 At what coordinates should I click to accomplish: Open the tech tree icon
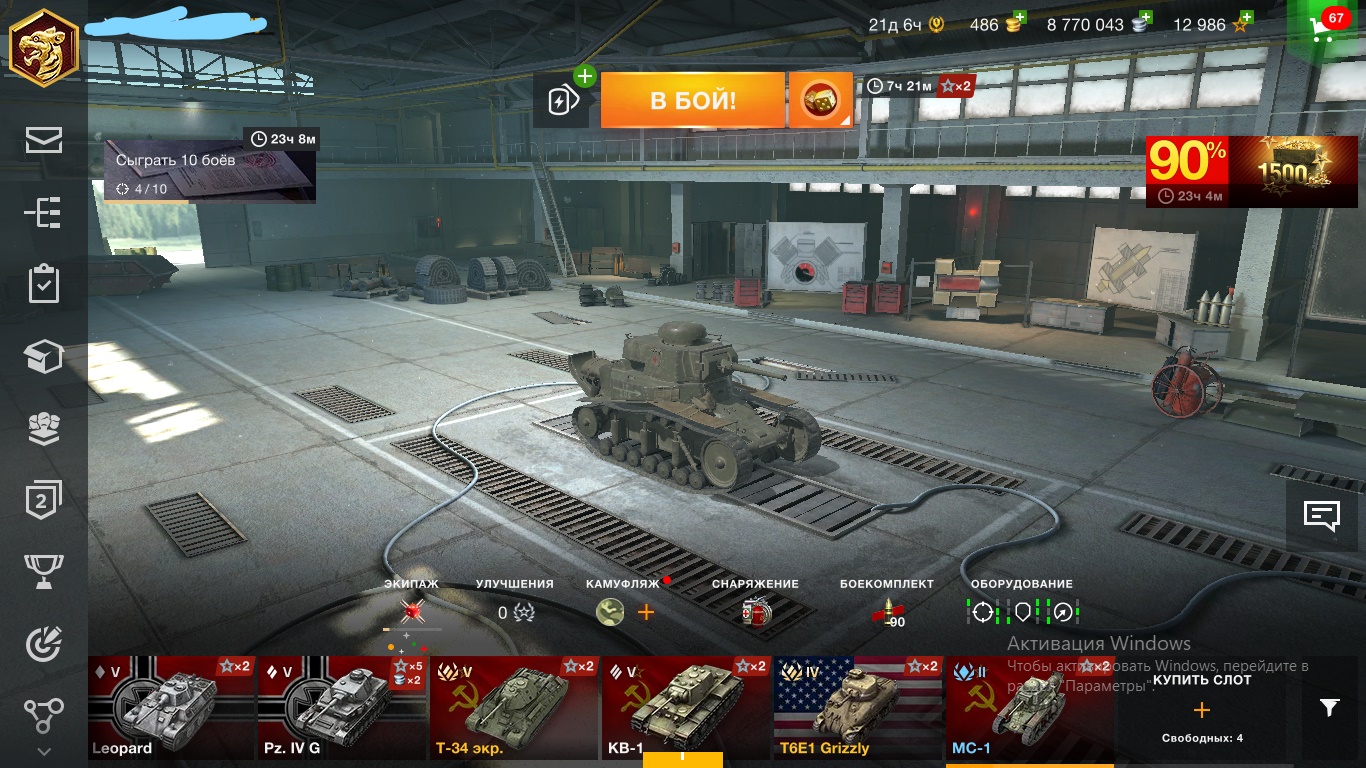[44, 212]
